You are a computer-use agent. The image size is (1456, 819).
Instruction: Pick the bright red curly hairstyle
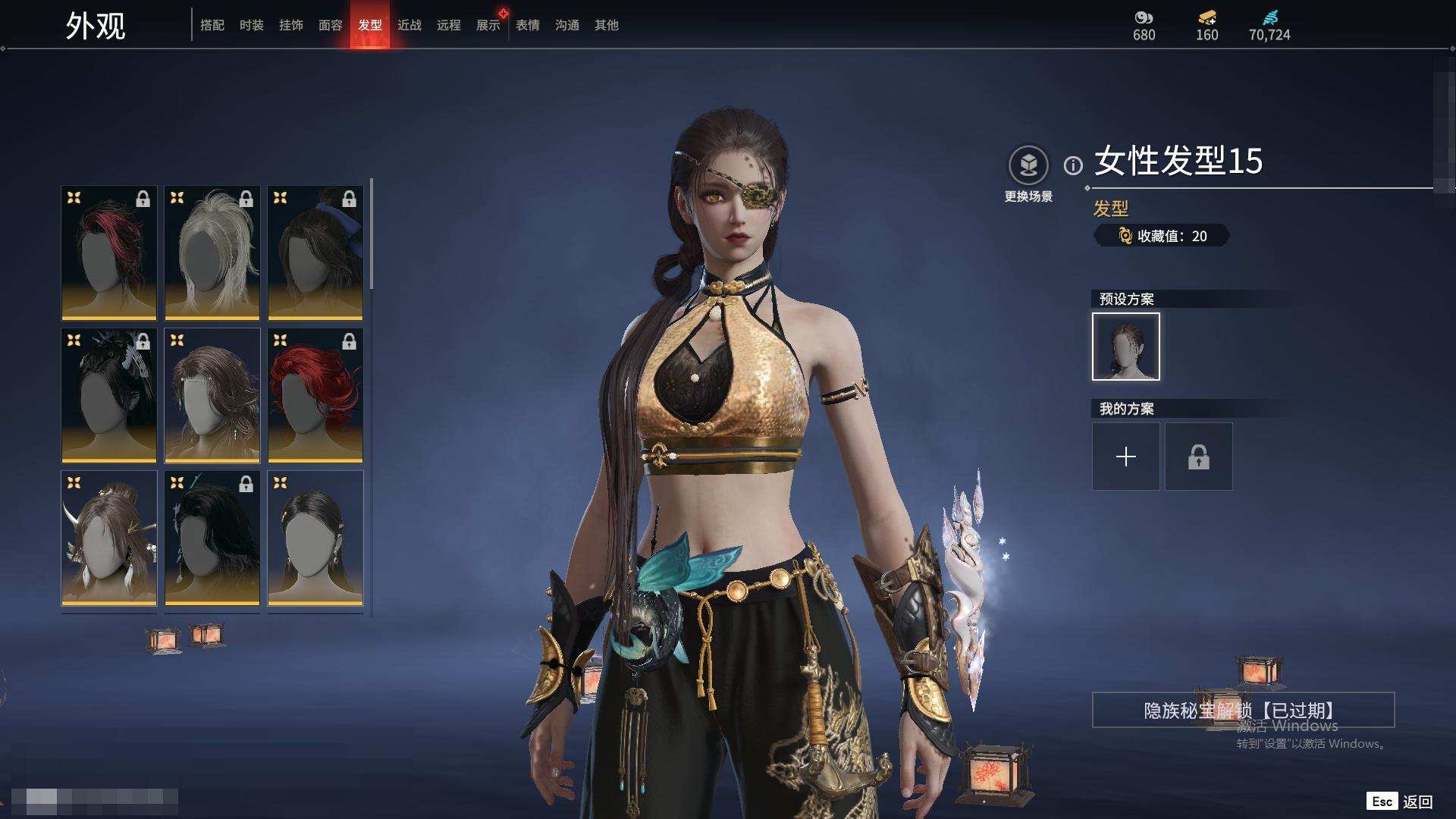tap(315, 395)
